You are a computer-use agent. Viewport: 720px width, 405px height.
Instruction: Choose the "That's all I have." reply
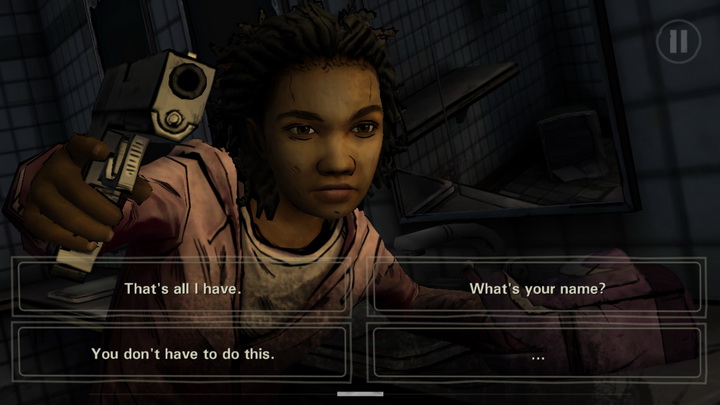[x=182, y=288]
